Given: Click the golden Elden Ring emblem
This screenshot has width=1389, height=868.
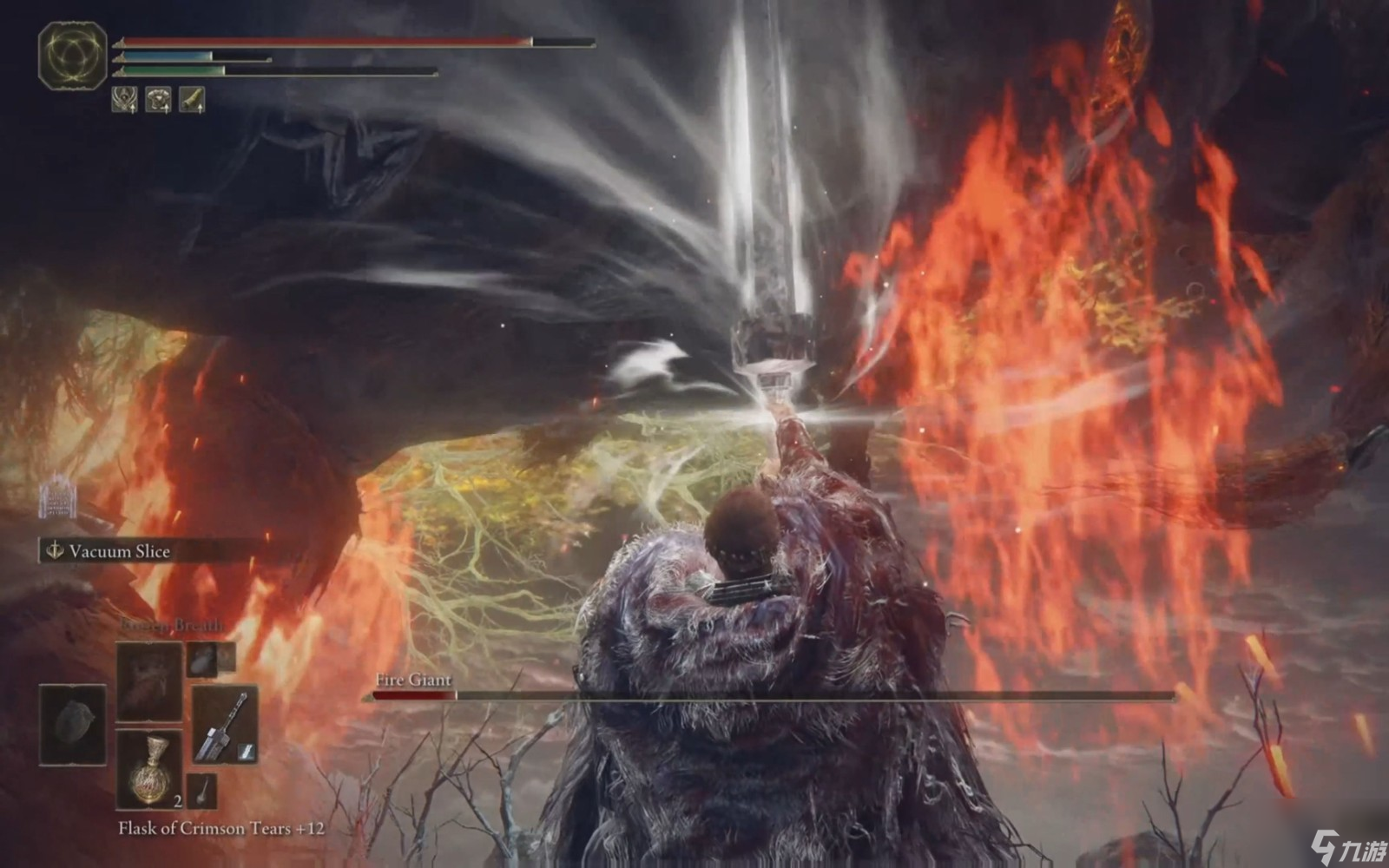Looking at the screenshot, I should pyautogui.click(x=72, y=56).
